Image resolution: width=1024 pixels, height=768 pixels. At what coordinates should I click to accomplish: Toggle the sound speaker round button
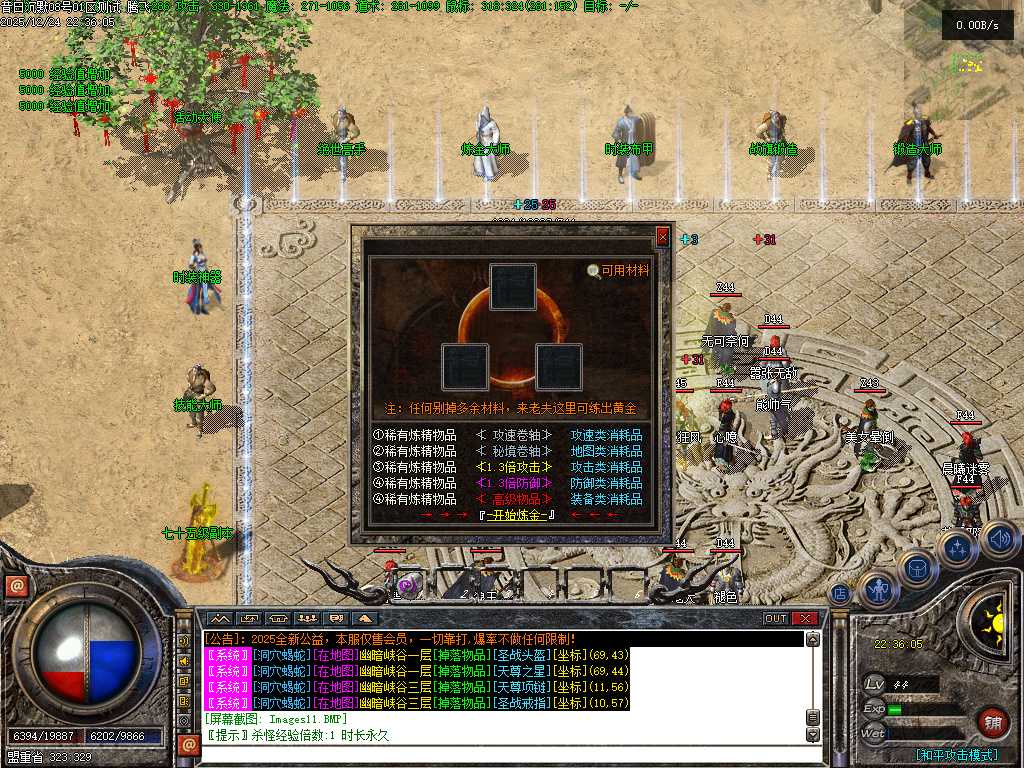pyautogui.click(x=999, y=540)
